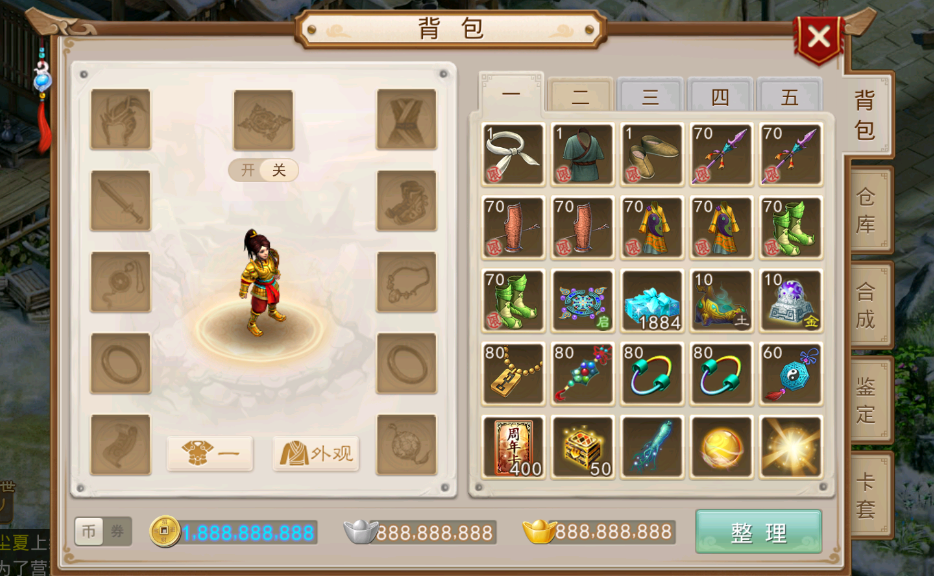Screen dimensions: 934x576
Task: Select the golden treasure chest item
Action: [x=583, y=447]
